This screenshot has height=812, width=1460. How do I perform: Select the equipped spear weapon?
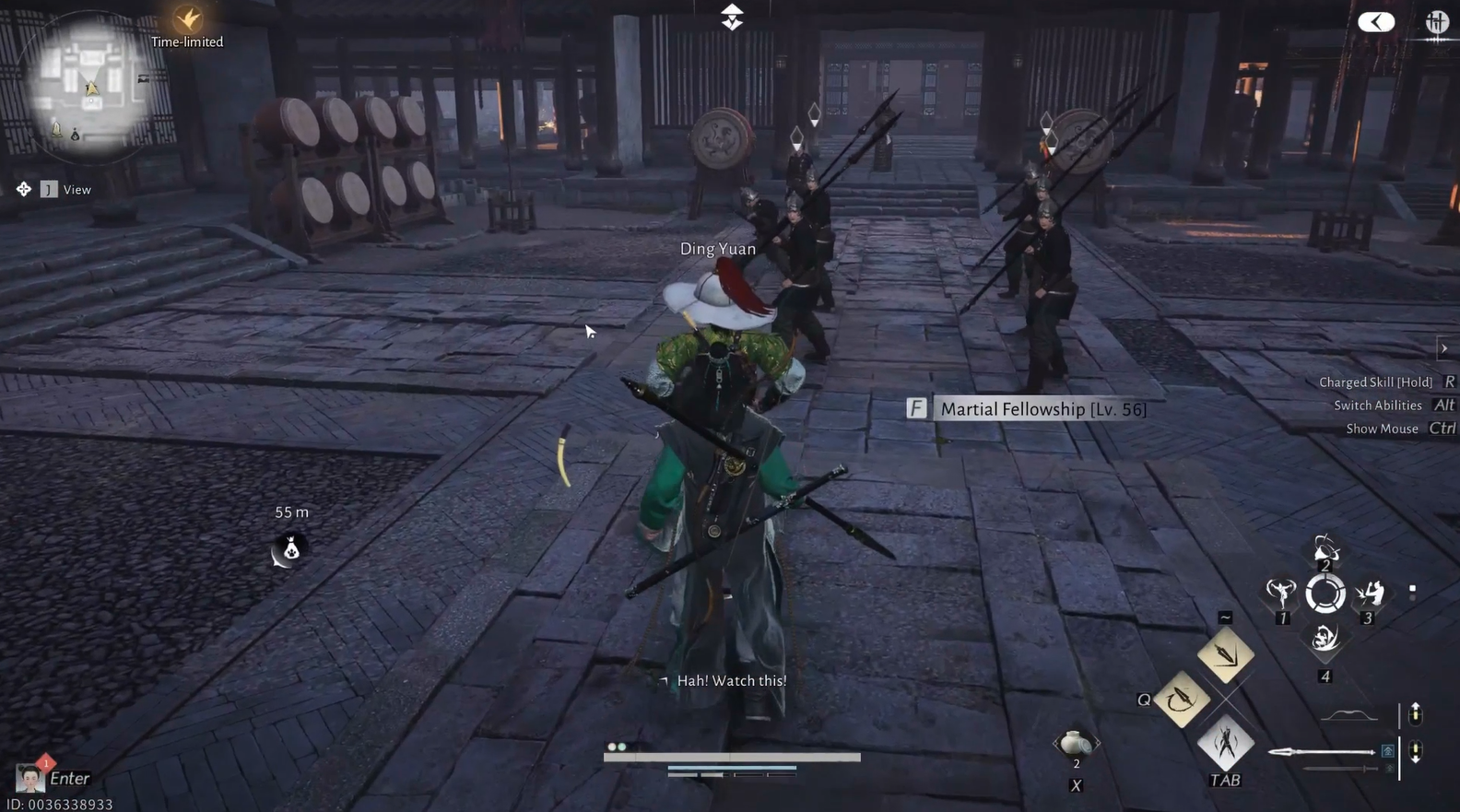coord(1323,752)
